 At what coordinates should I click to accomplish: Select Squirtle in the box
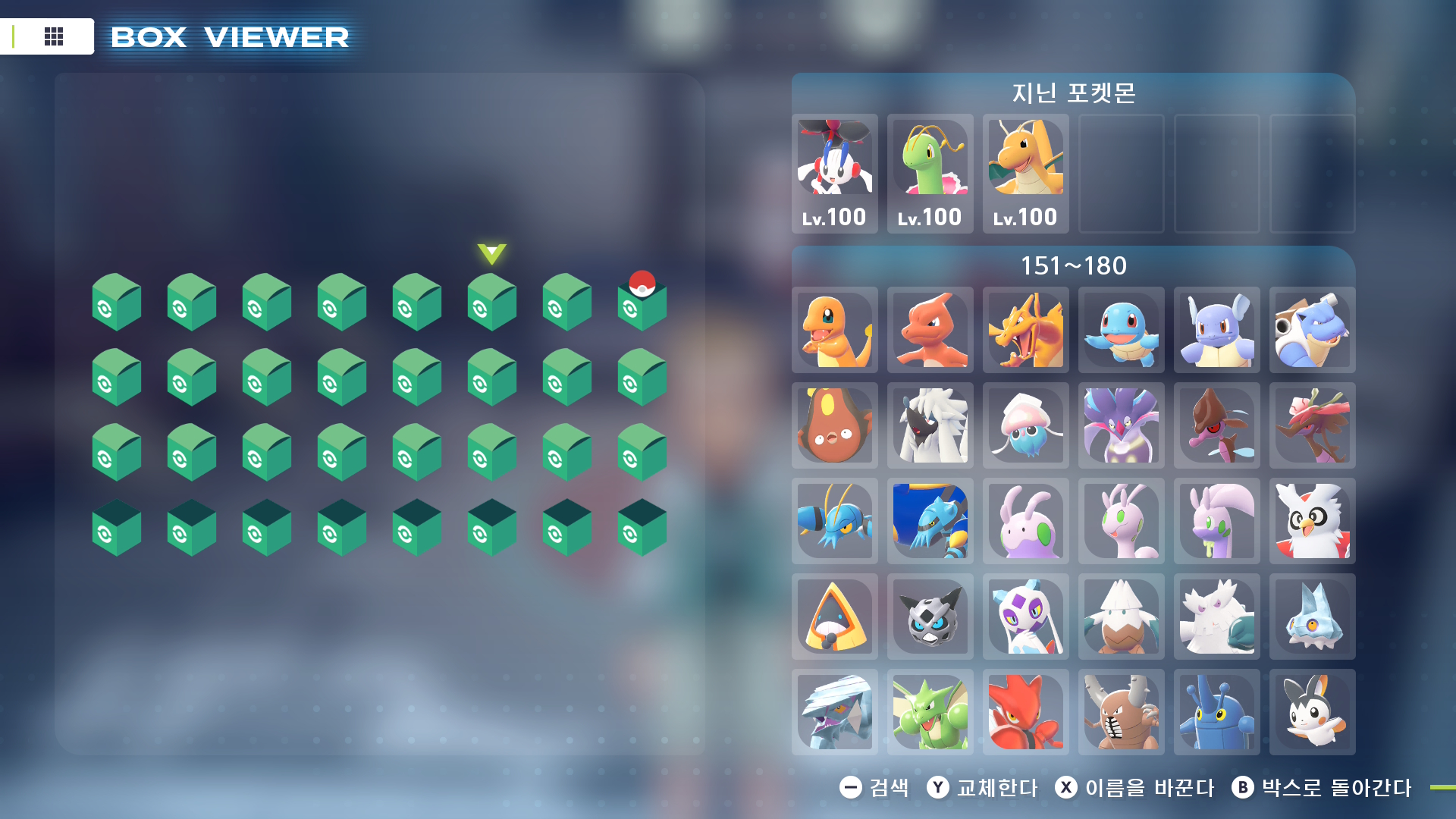[1121, 330]
